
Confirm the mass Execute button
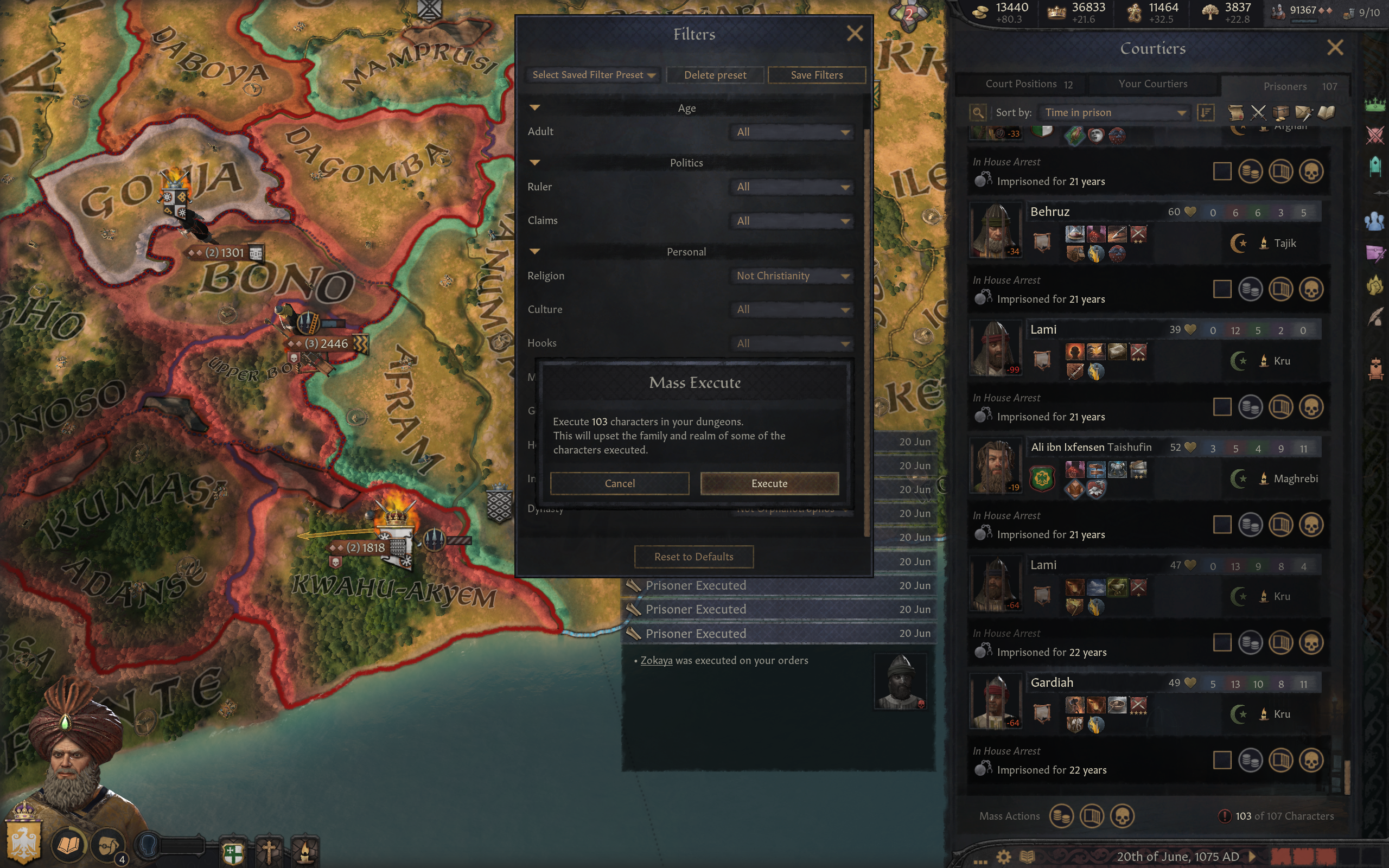[x=769, y=483]
